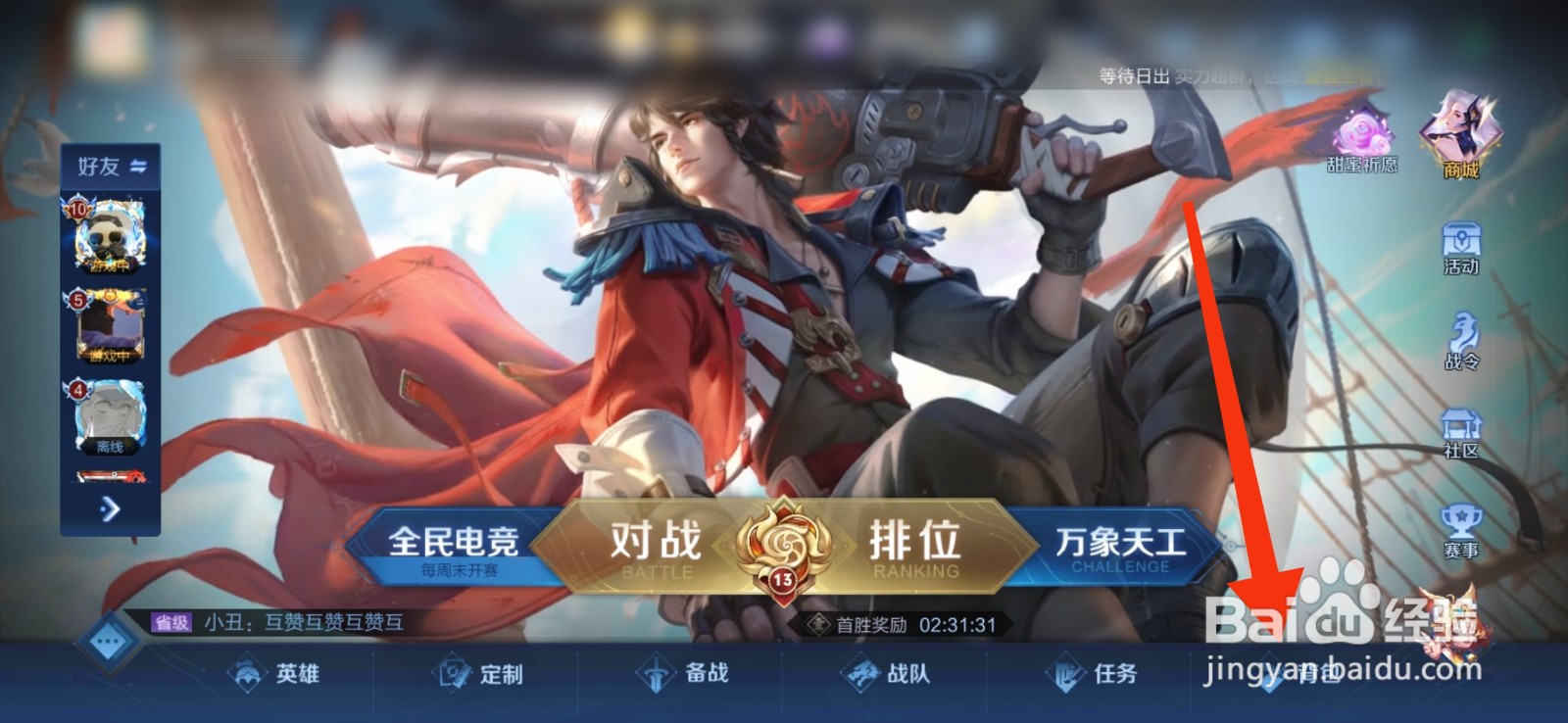
Task: Open the 赛事 (Esports) trophy icon
Action: point(1459,522)
